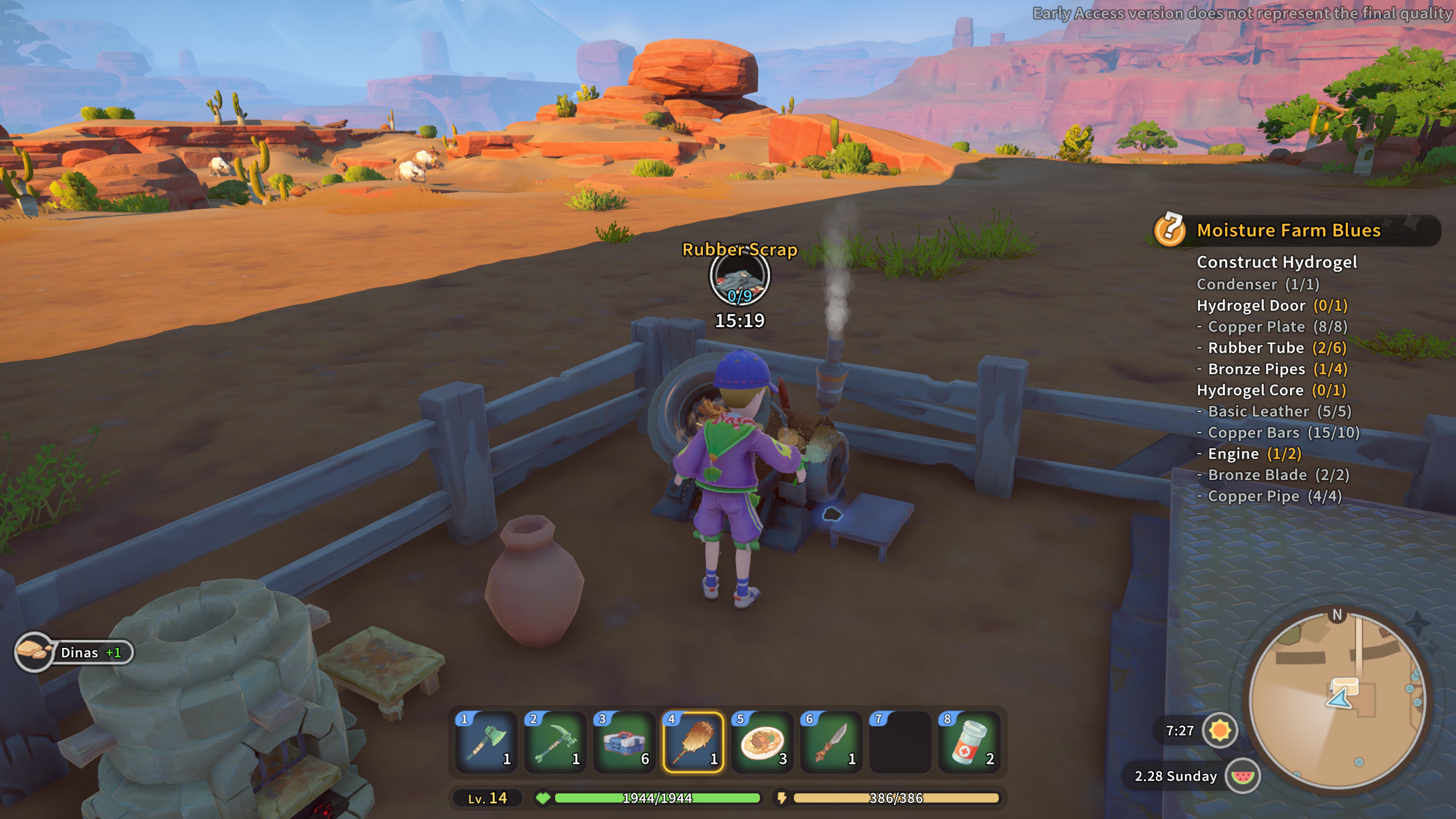Open the circular minimap
The width and height of the screenshot is (1456, 819).
1337,699
